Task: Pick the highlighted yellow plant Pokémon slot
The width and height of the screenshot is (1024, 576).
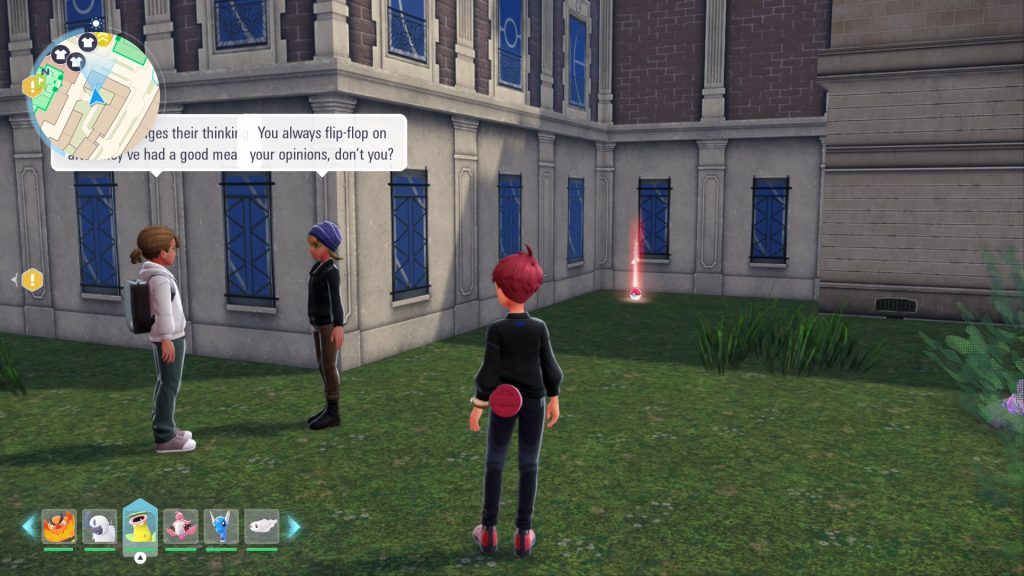Action: pos(140,526)
